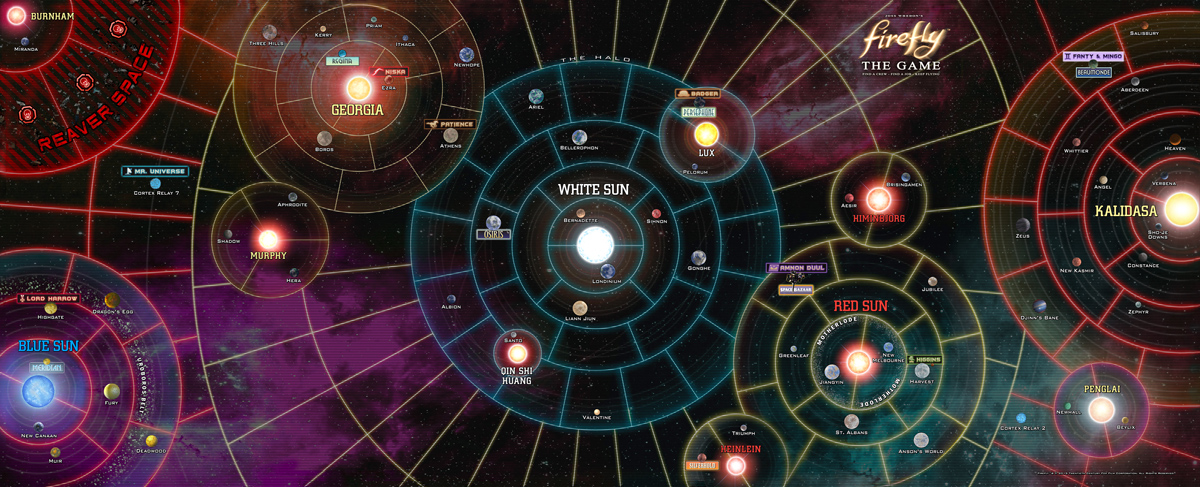This screenshot has height=487, width=1200.
Task: Click the Meridian supply planet label
Action: (46, 368)
